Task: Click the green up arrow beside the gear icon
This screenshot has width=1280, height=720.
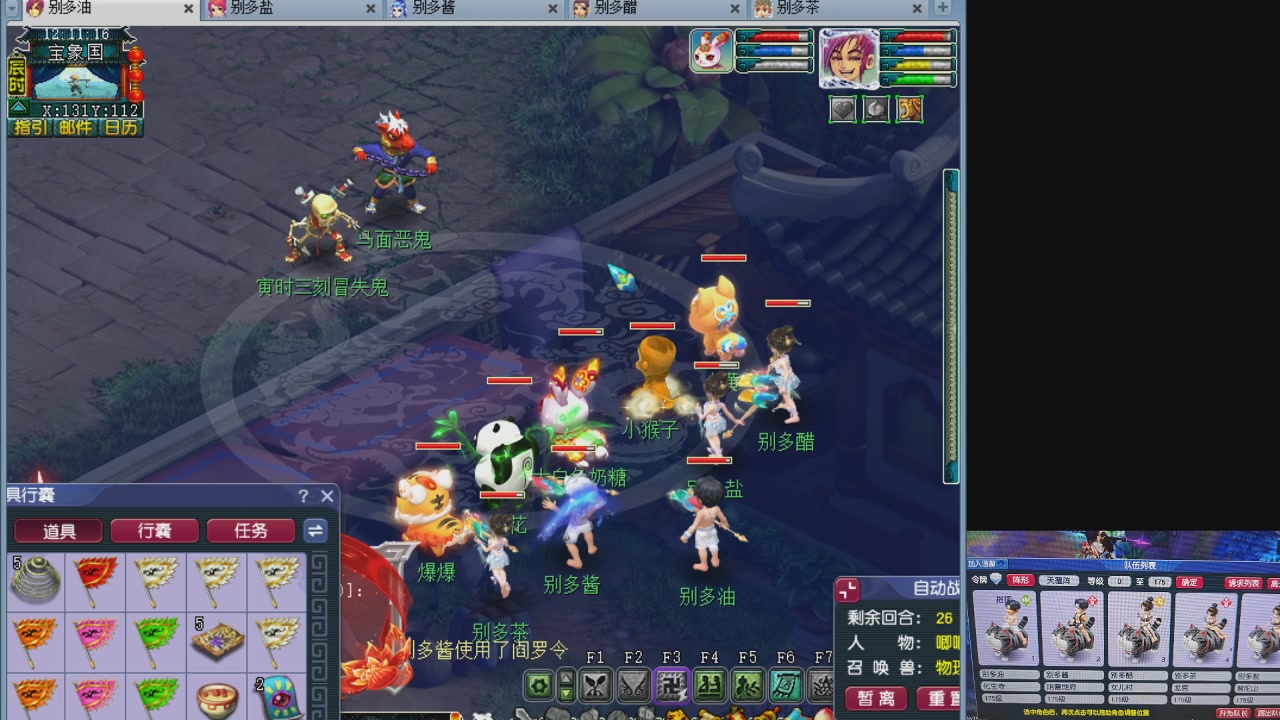Action: tap(566, 678)
